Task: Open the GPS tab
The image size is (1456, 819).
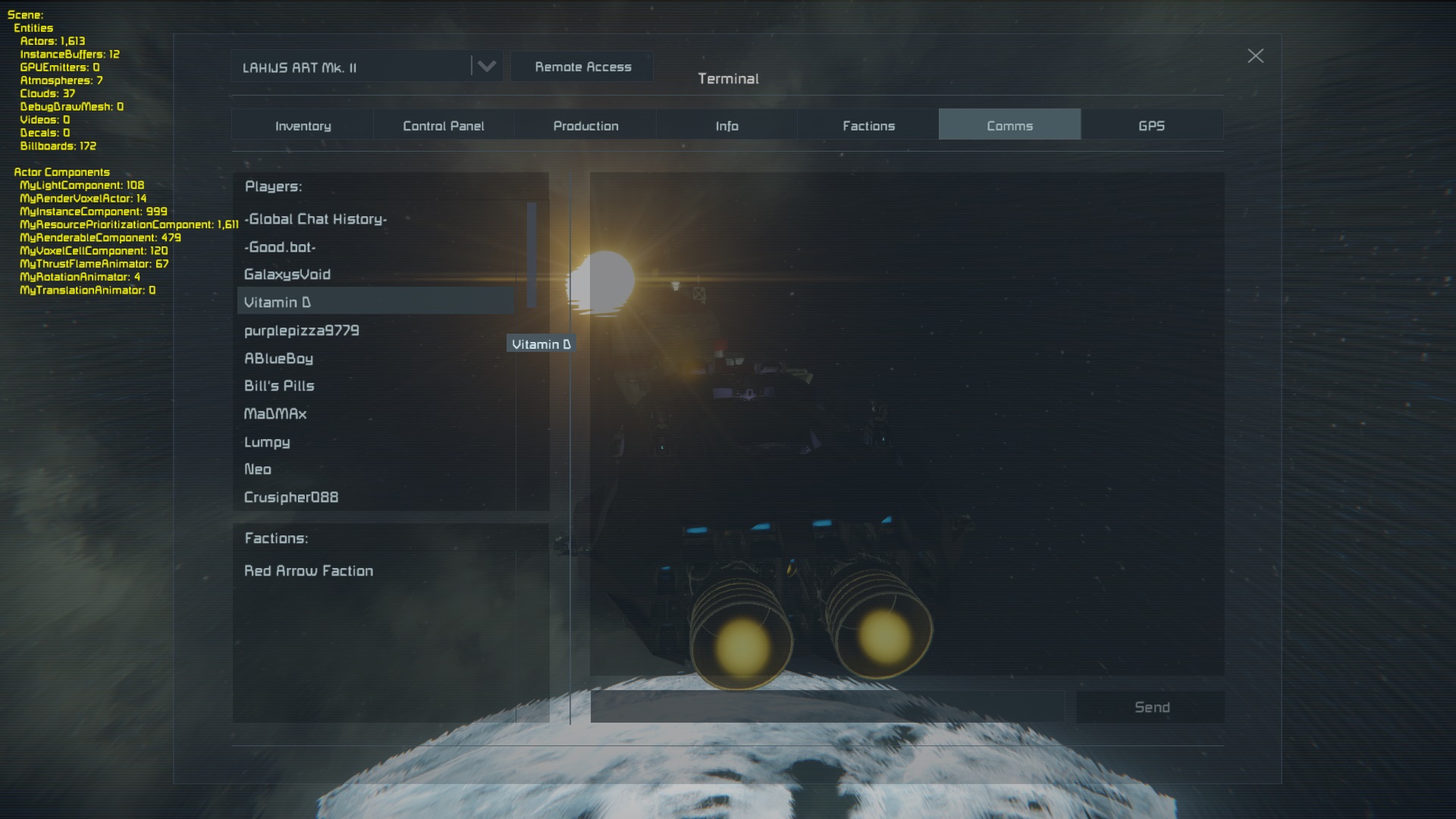Action: point(1151,125)
